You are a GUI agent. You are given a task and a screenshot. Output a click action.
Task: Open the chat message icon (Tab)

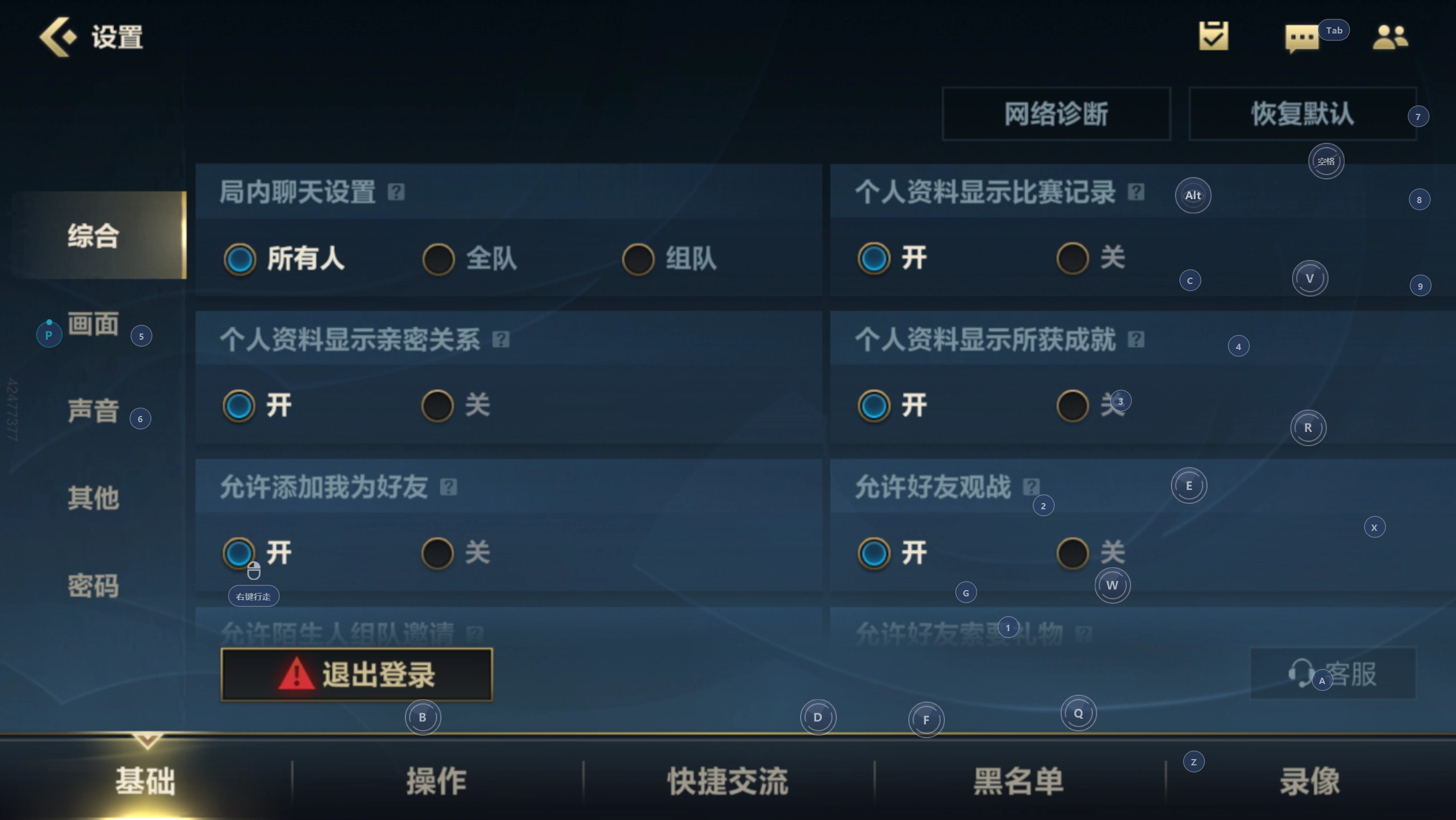pyautogui.click(x=1302, y=38)
